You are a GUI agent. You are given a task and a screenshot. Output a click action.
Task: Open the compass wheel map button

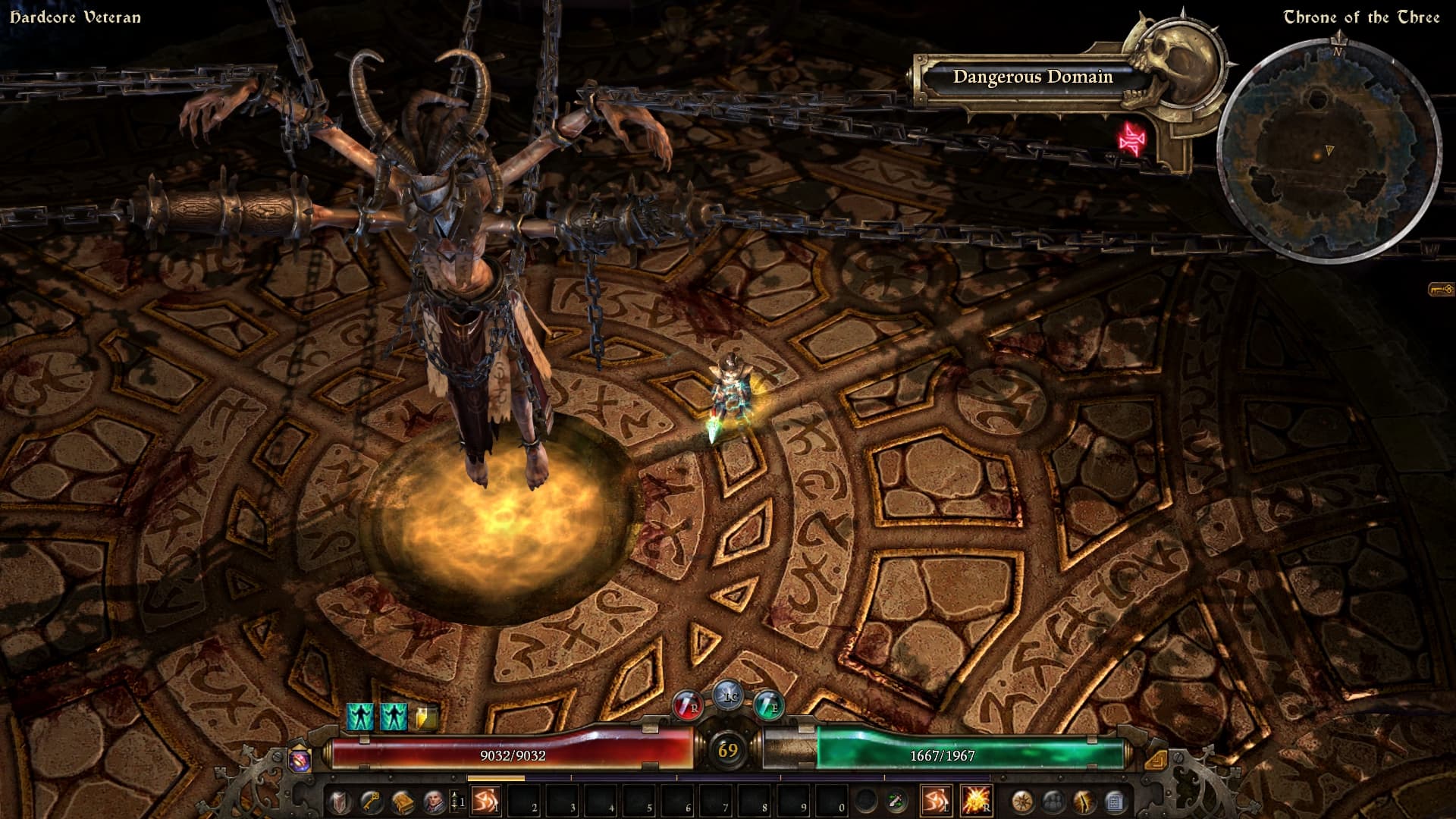(x=1022, y=801)
